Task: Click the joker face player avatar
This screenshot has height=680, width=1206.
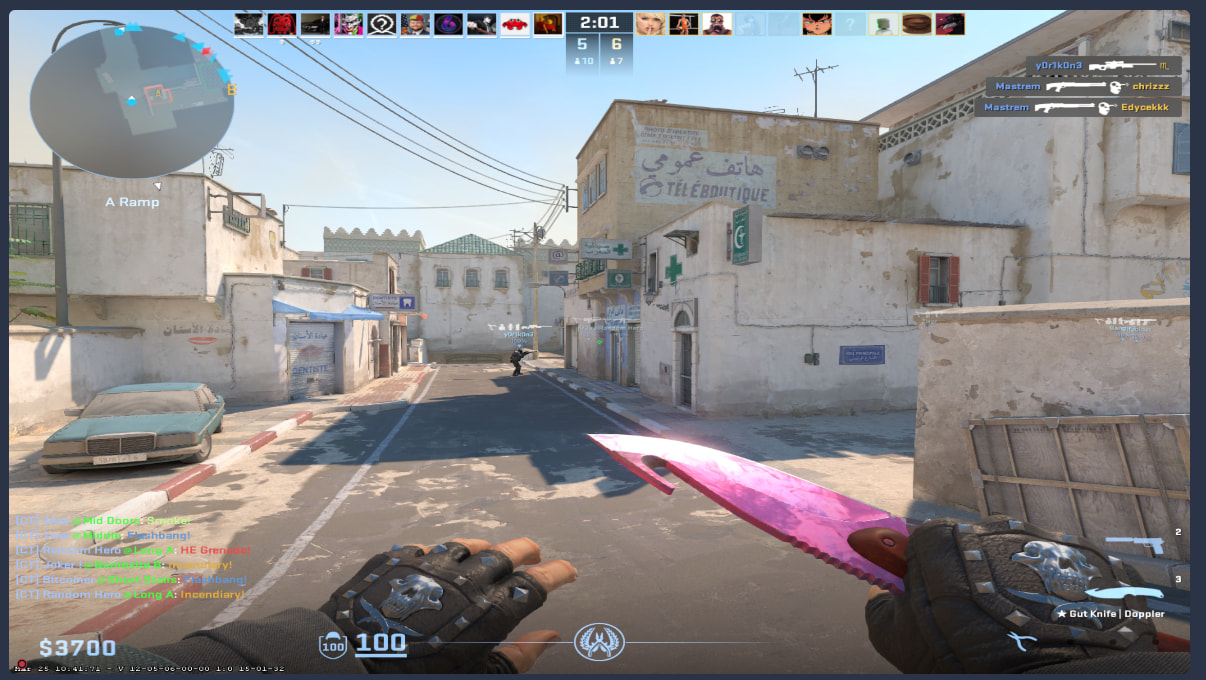Action: point(348,24)
